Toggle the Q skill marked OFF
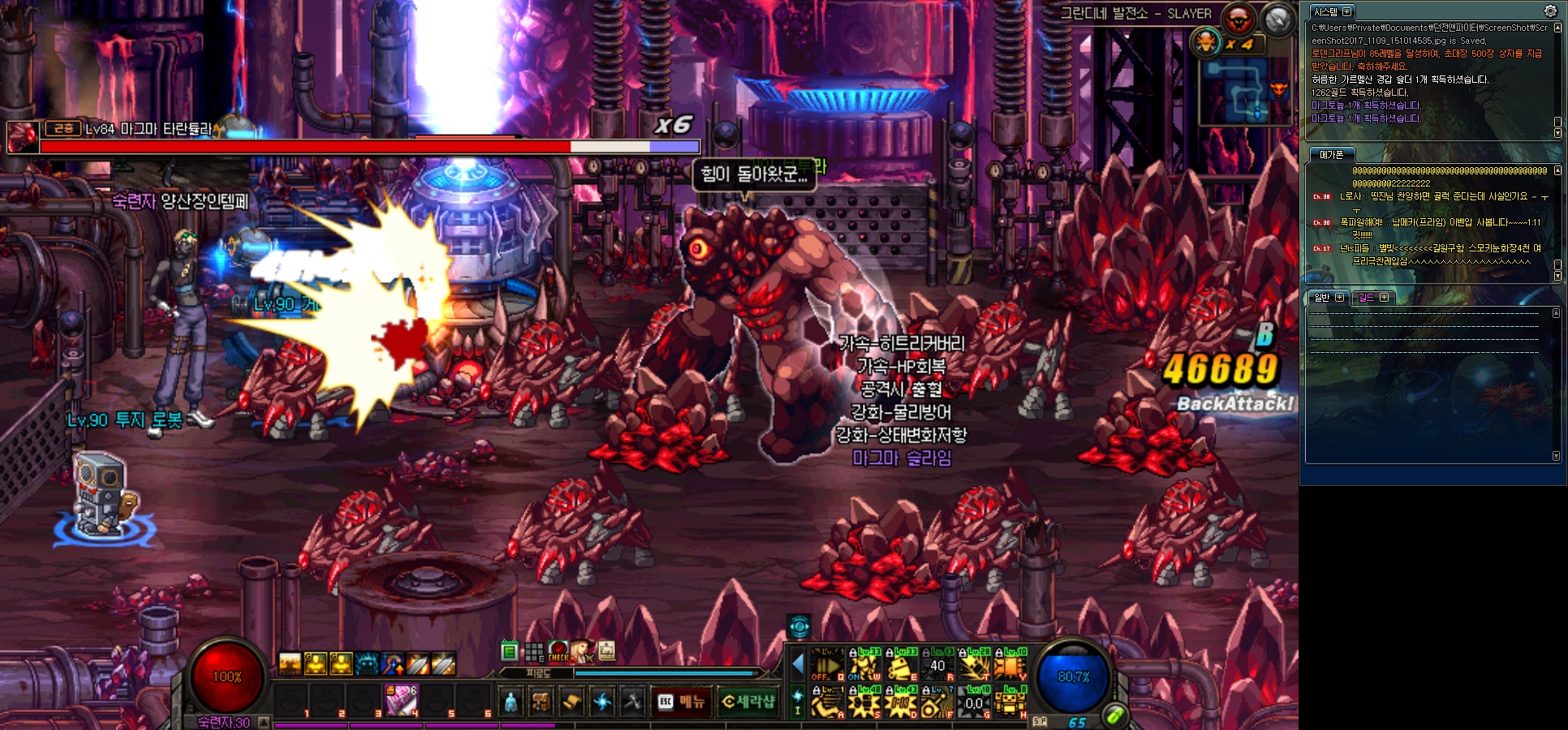 click(828, 664)
